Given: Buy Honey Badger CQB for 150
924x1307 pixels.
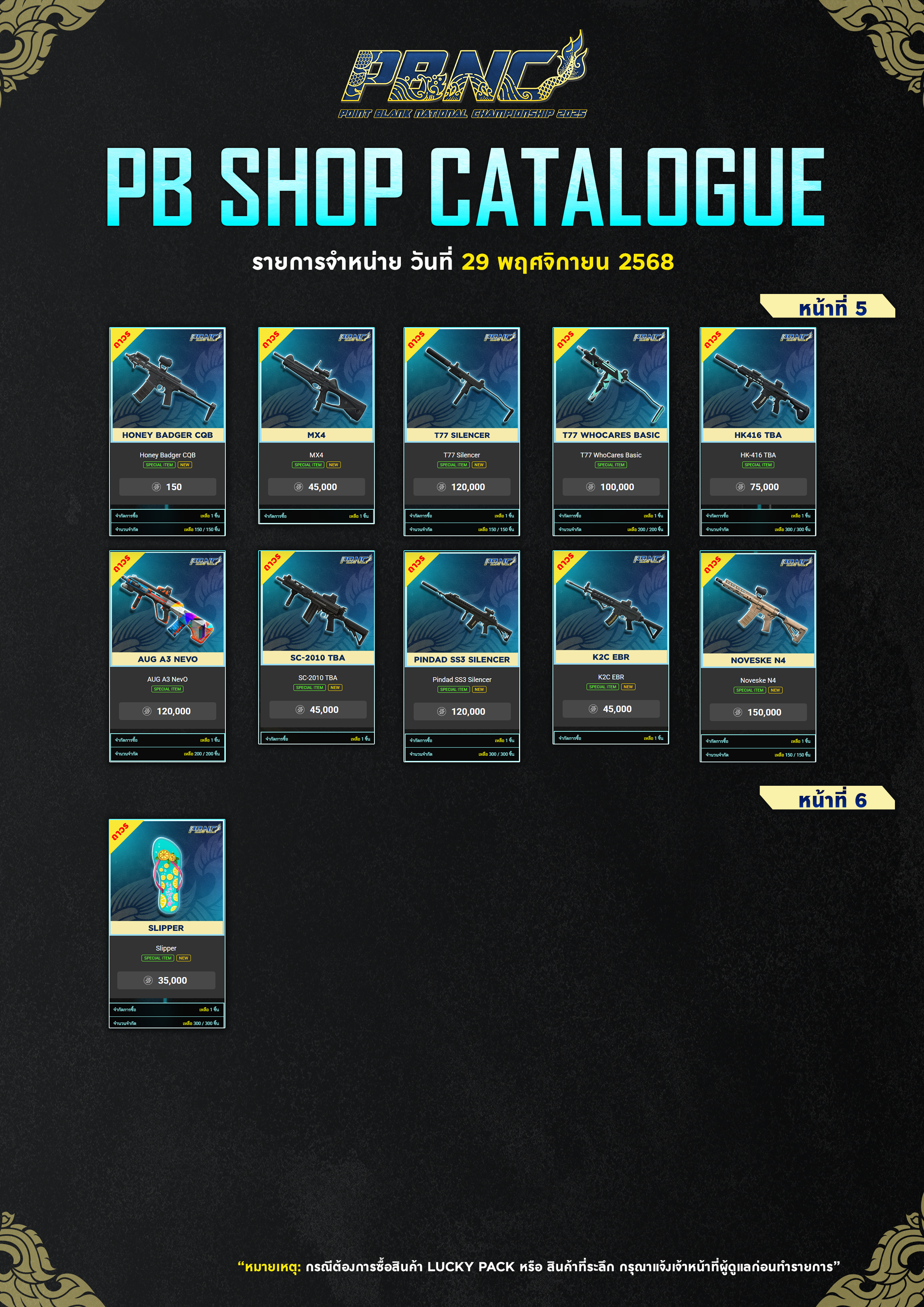Looking at the screenshot, I should [x=167, y=487].
